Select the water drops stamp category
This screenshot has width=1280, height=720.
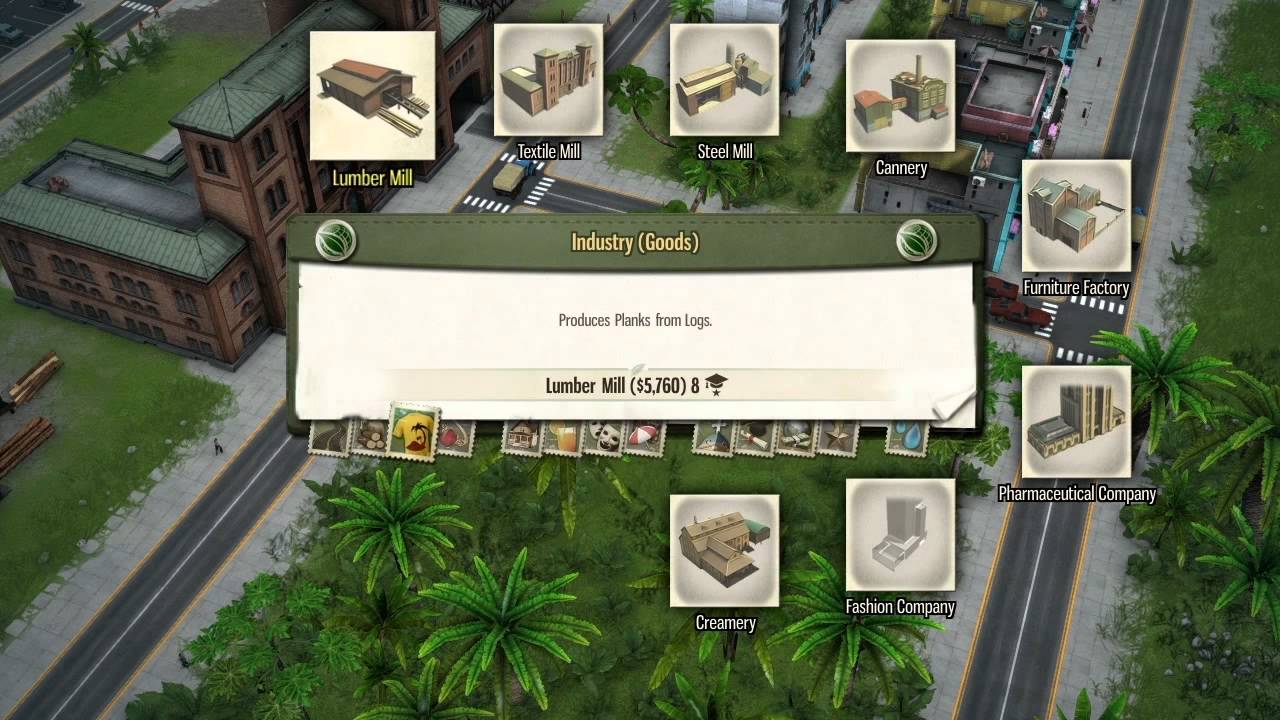pyautogui.click(x=907, y=438)
